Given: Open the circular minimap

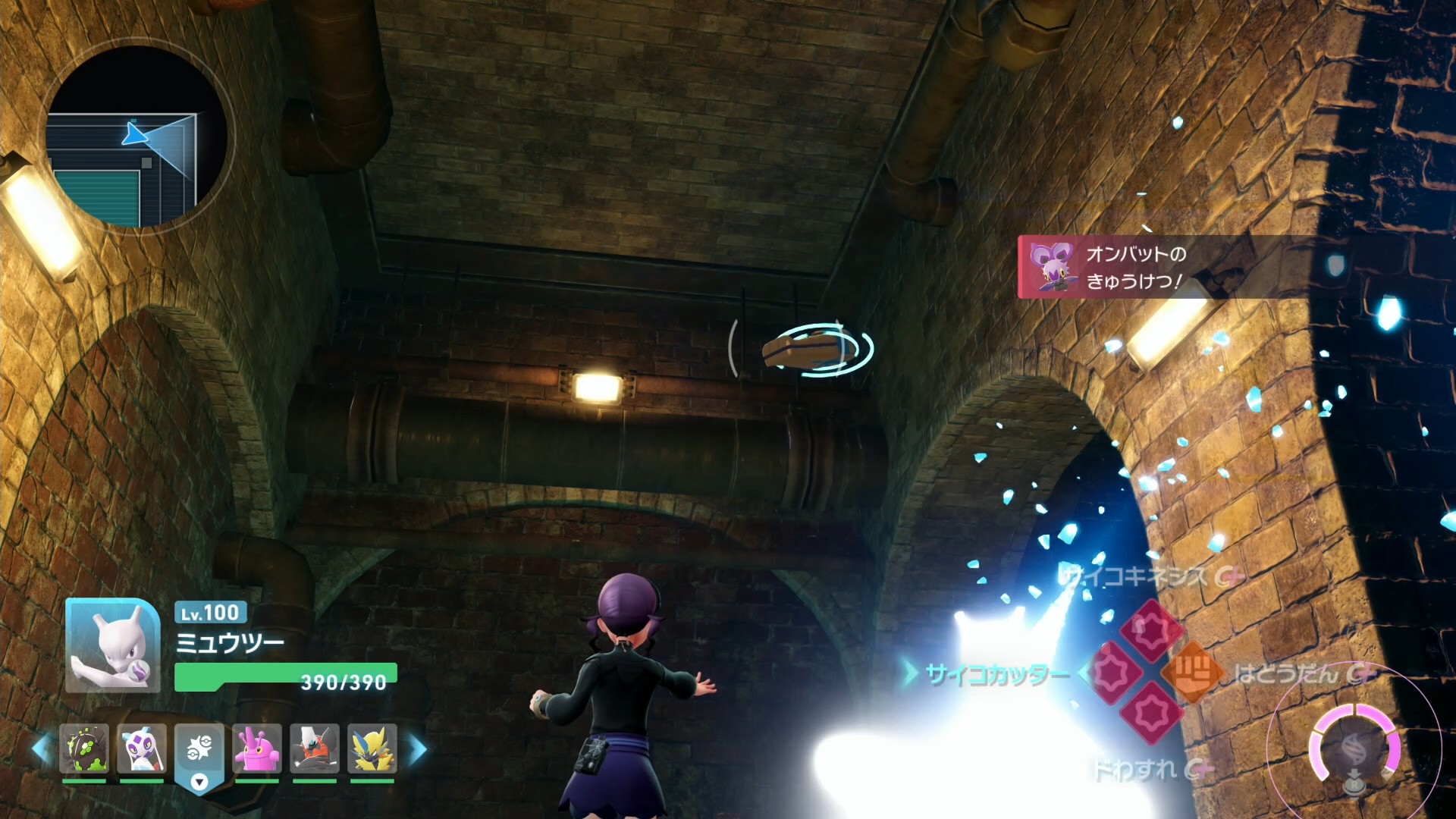Looking at the screenshot, I should coord(139,137).
